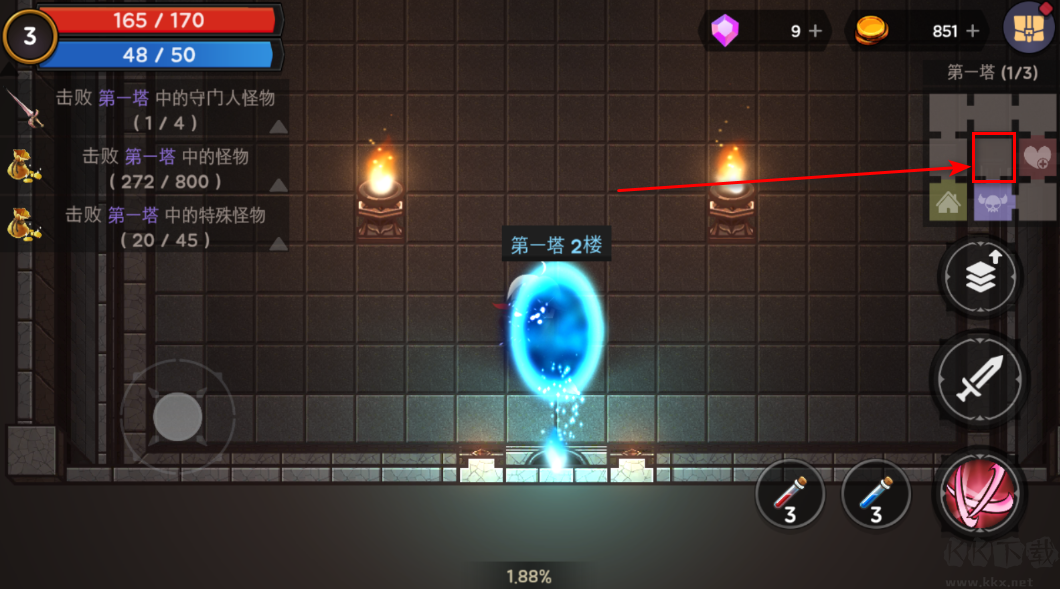Choose the heart healing room on minimap
This screenshot has height=589, width=1060.
[x=1040, y=157]
